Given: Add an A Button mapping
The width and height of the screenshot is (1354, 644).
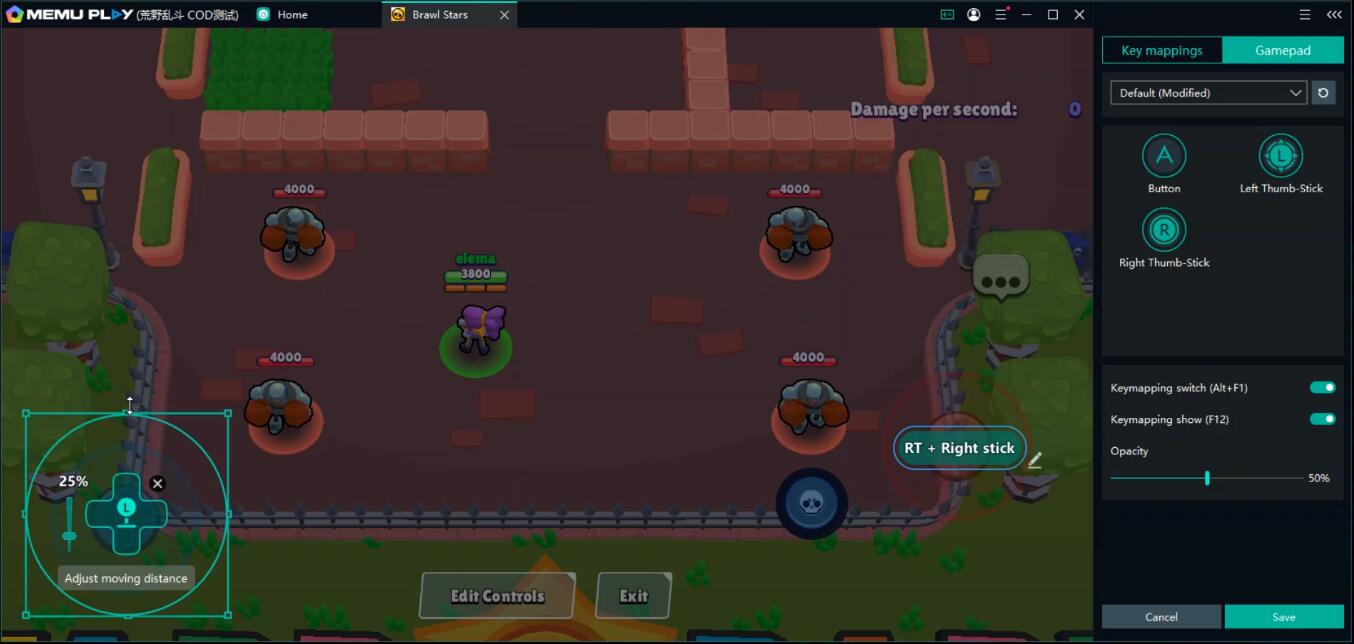Looking at the screenshot, I should pyautogui.click(x=1164, y=157).
